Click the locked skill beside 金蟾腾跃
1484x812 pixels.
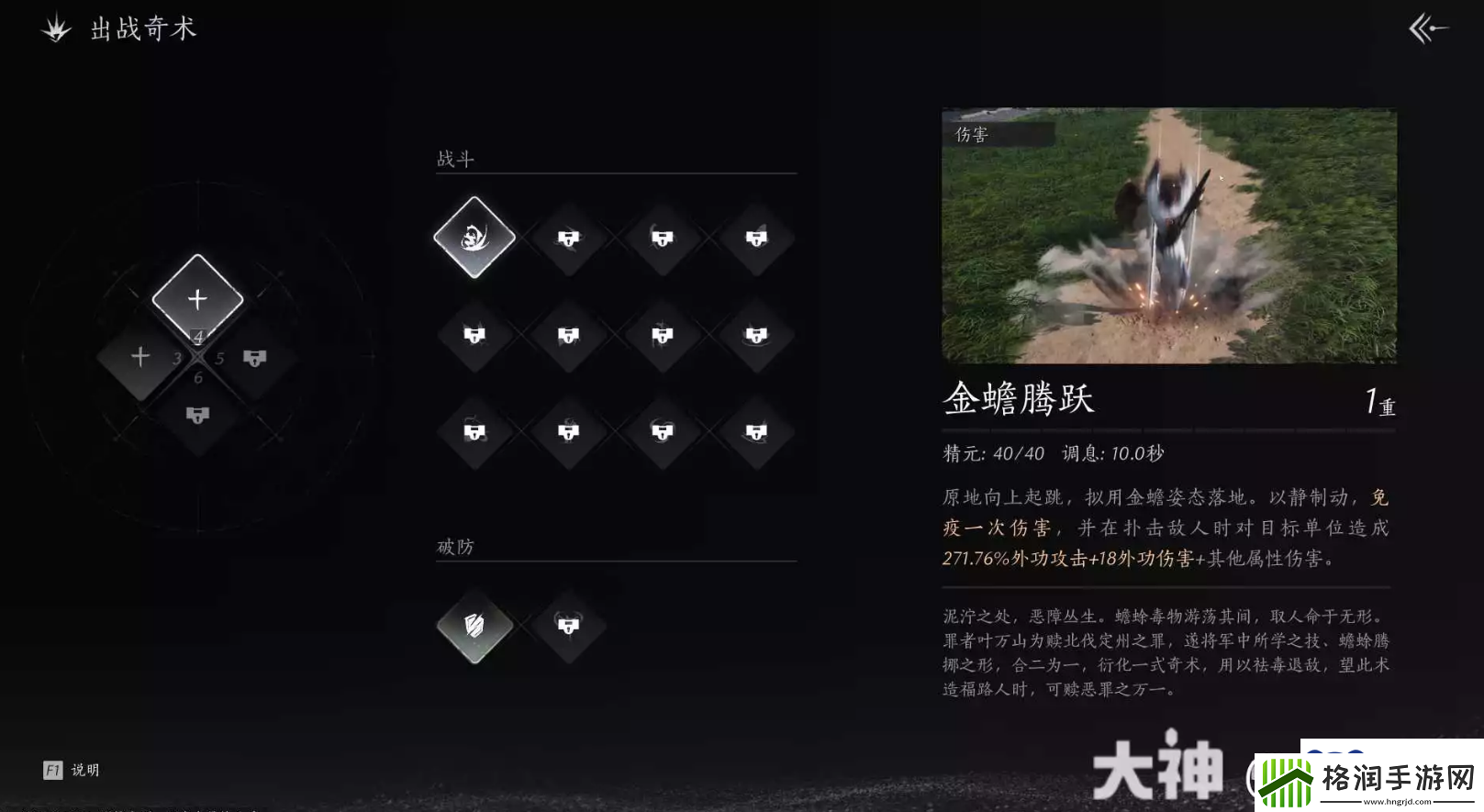[x=568, y=237]
